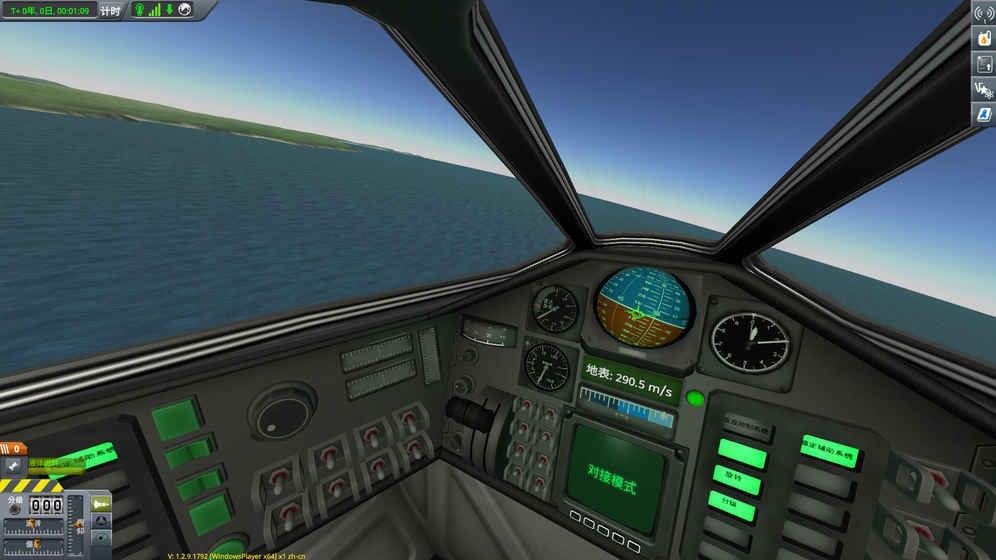The width and height of the screenshot is (996, 560).
Task: Open the communications signal icon in the sidebar
Action: [983, 14]
